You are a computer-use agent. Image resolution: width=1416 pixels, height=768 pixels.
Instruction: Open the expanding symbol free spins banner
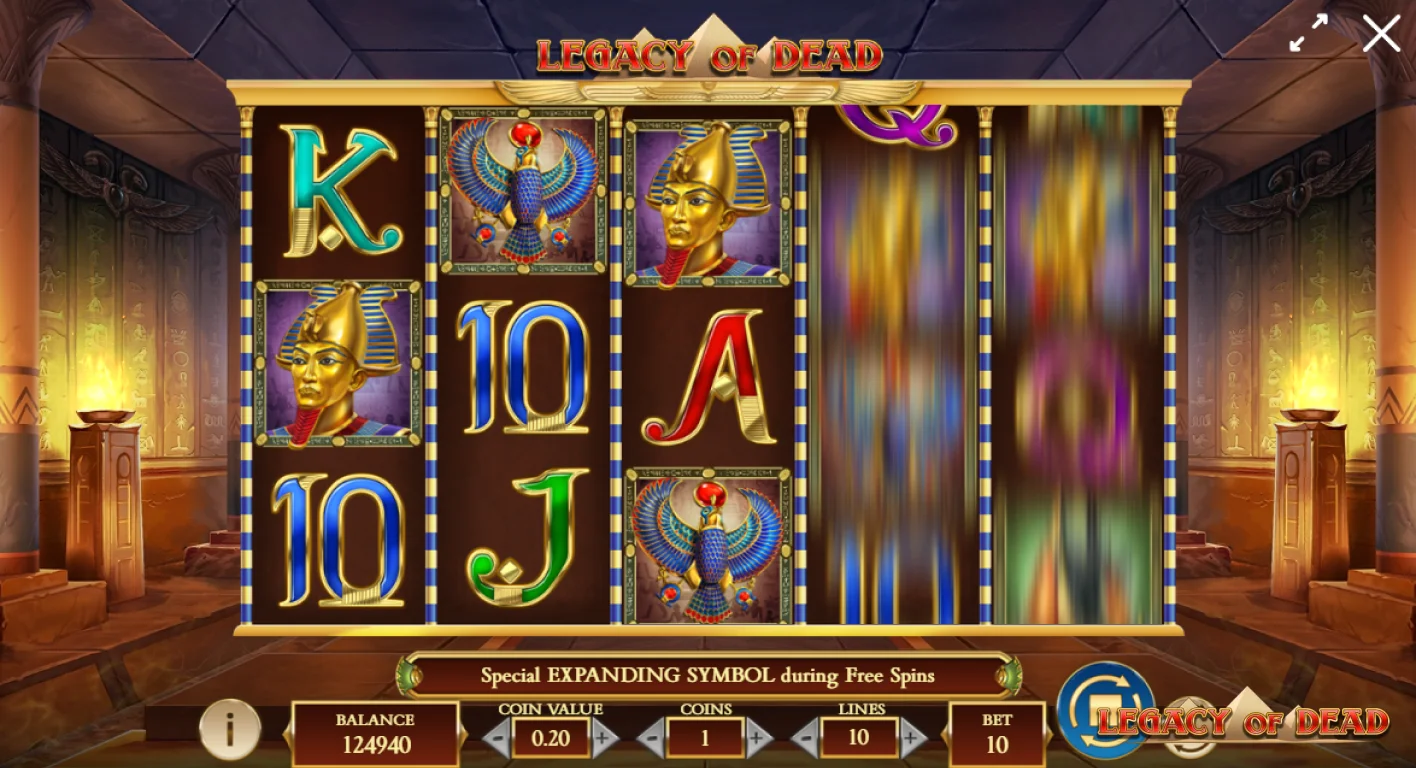coord(710,675)
